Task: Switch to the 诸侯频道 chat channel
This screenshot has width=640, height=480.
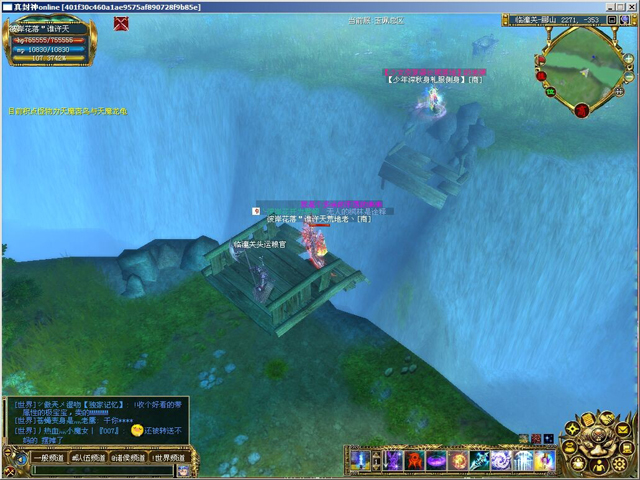Action: tap(128, 457)
